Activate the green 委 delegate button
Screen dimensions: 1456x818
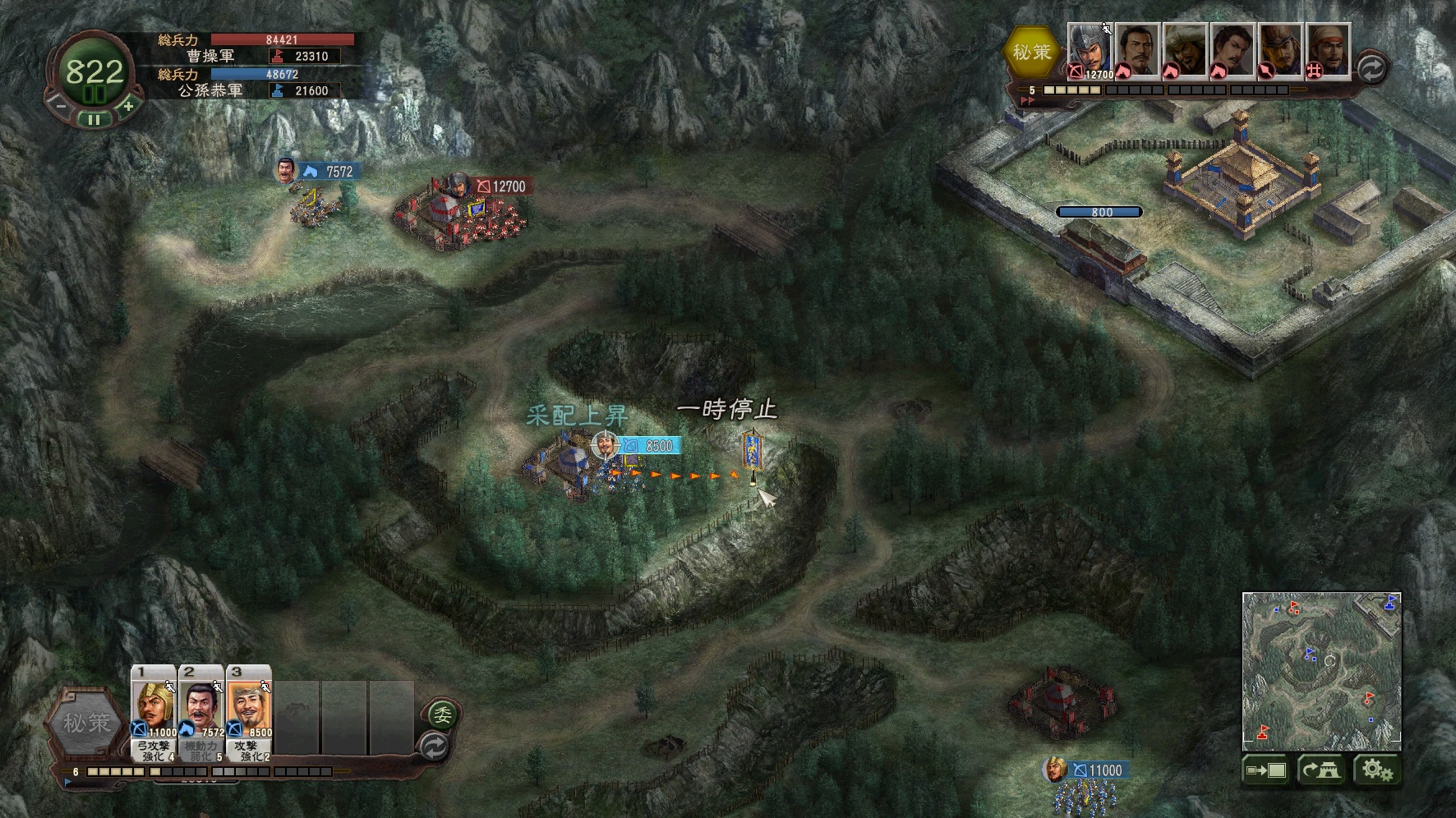[x=442, y=715]
